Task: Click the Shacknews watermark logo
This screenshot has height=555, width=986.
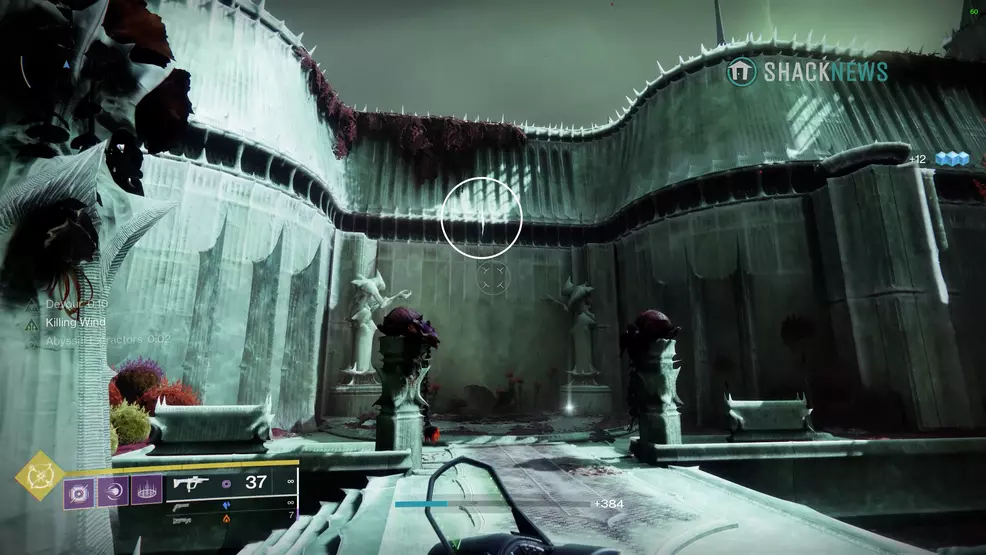Action: 806,72
